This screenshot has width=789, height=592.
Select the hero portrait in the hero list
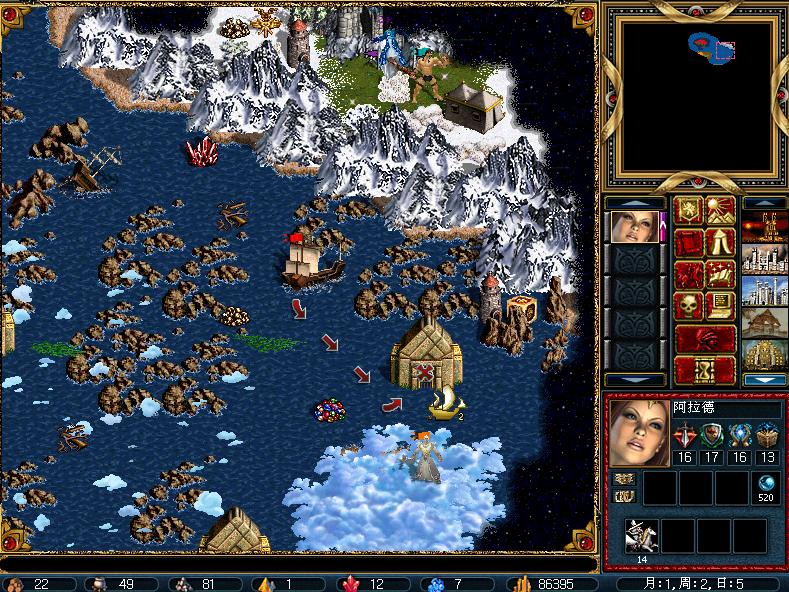[x=634, y=227]
